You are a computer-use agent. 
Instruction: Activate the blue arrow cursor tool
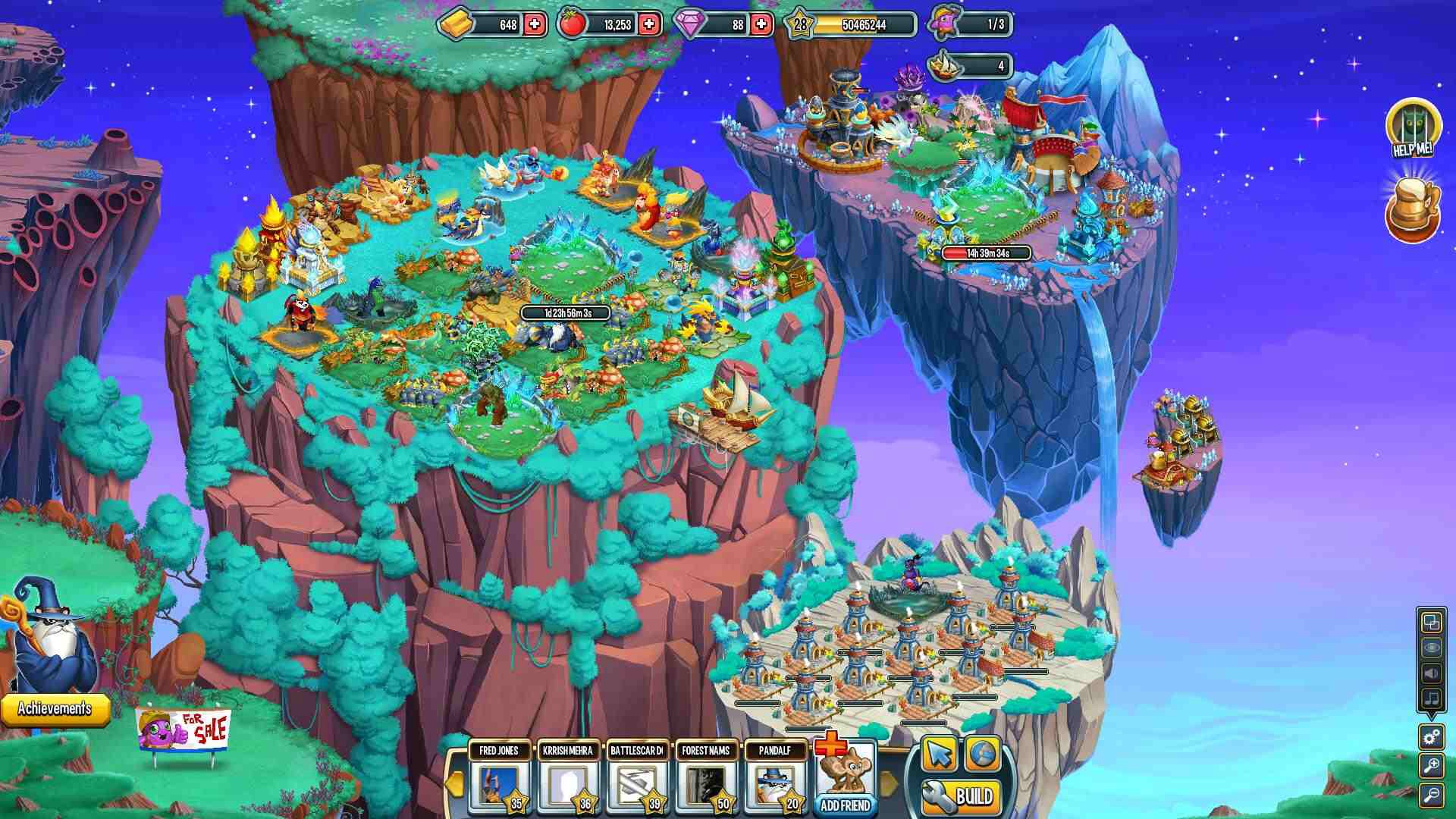(940, 755)
